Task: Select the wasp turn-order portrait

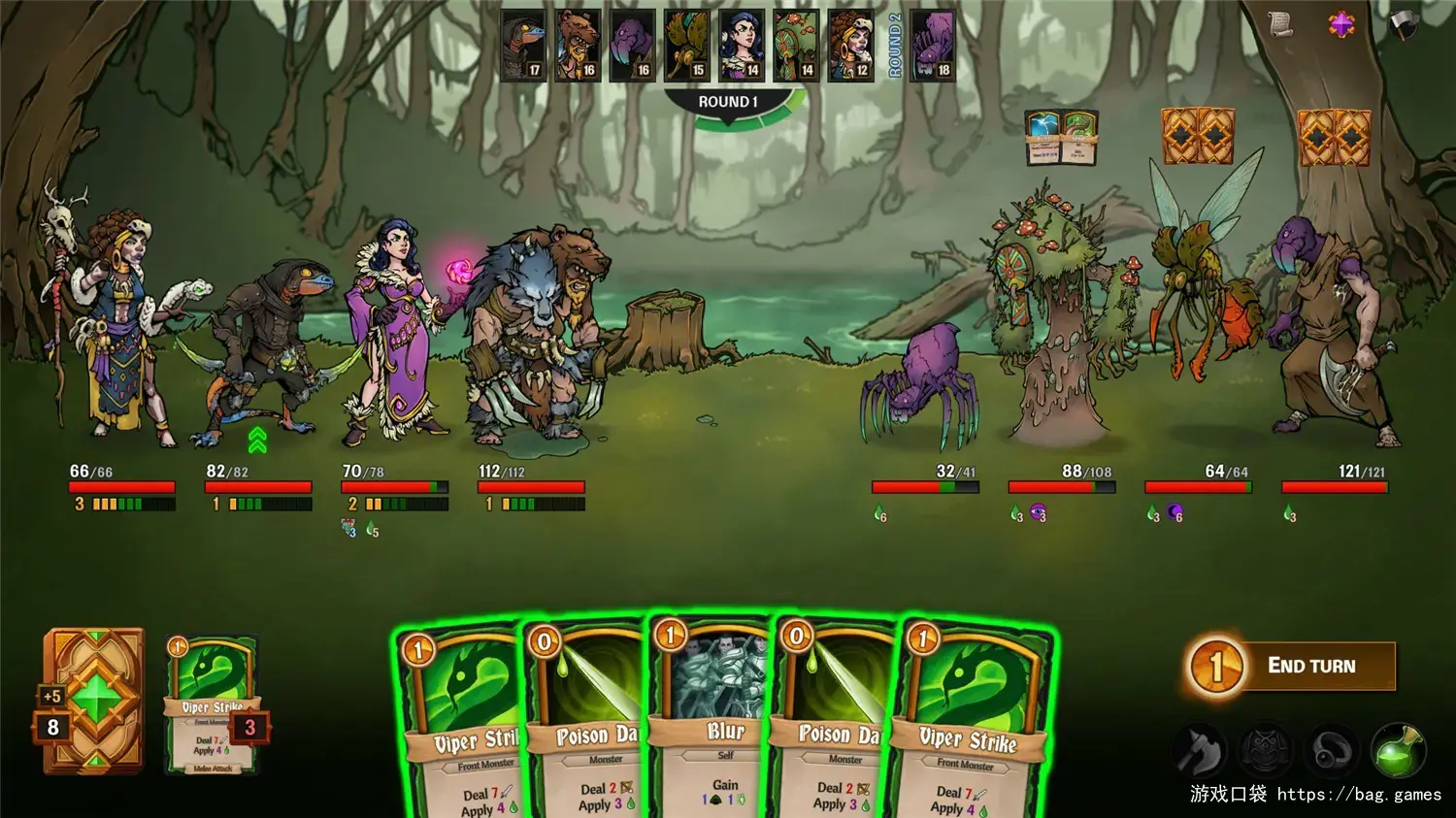Action: 687,46
